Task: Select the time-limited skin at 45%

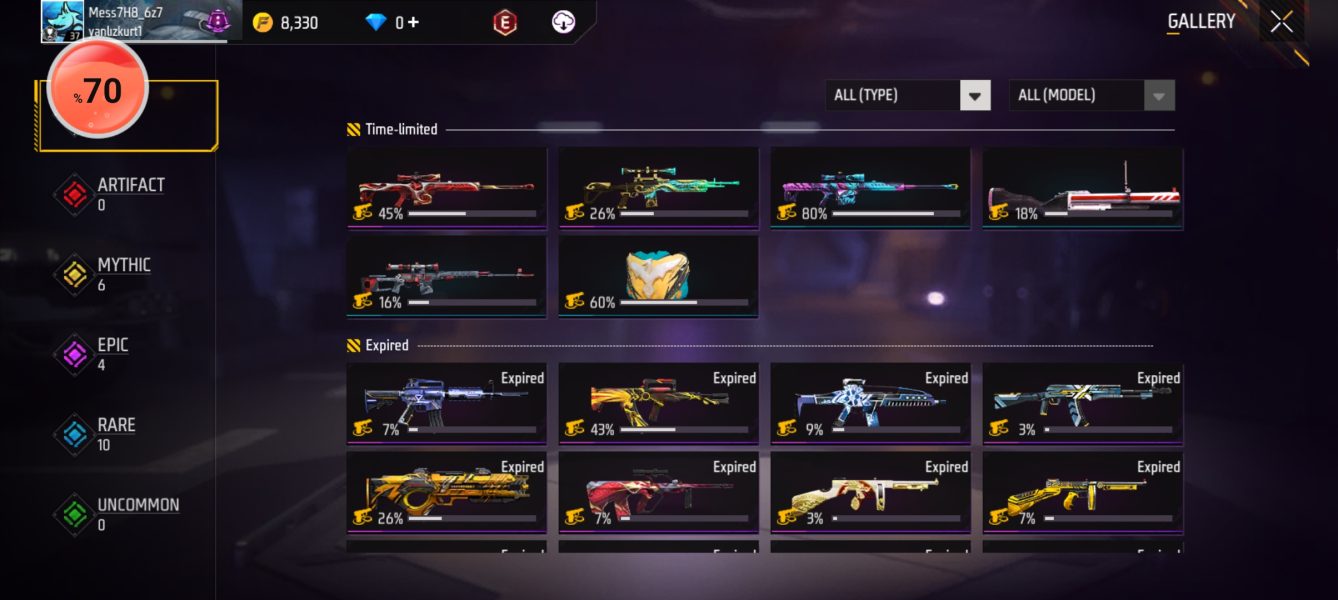Action: pyautogui.click(x=447, y=188)
